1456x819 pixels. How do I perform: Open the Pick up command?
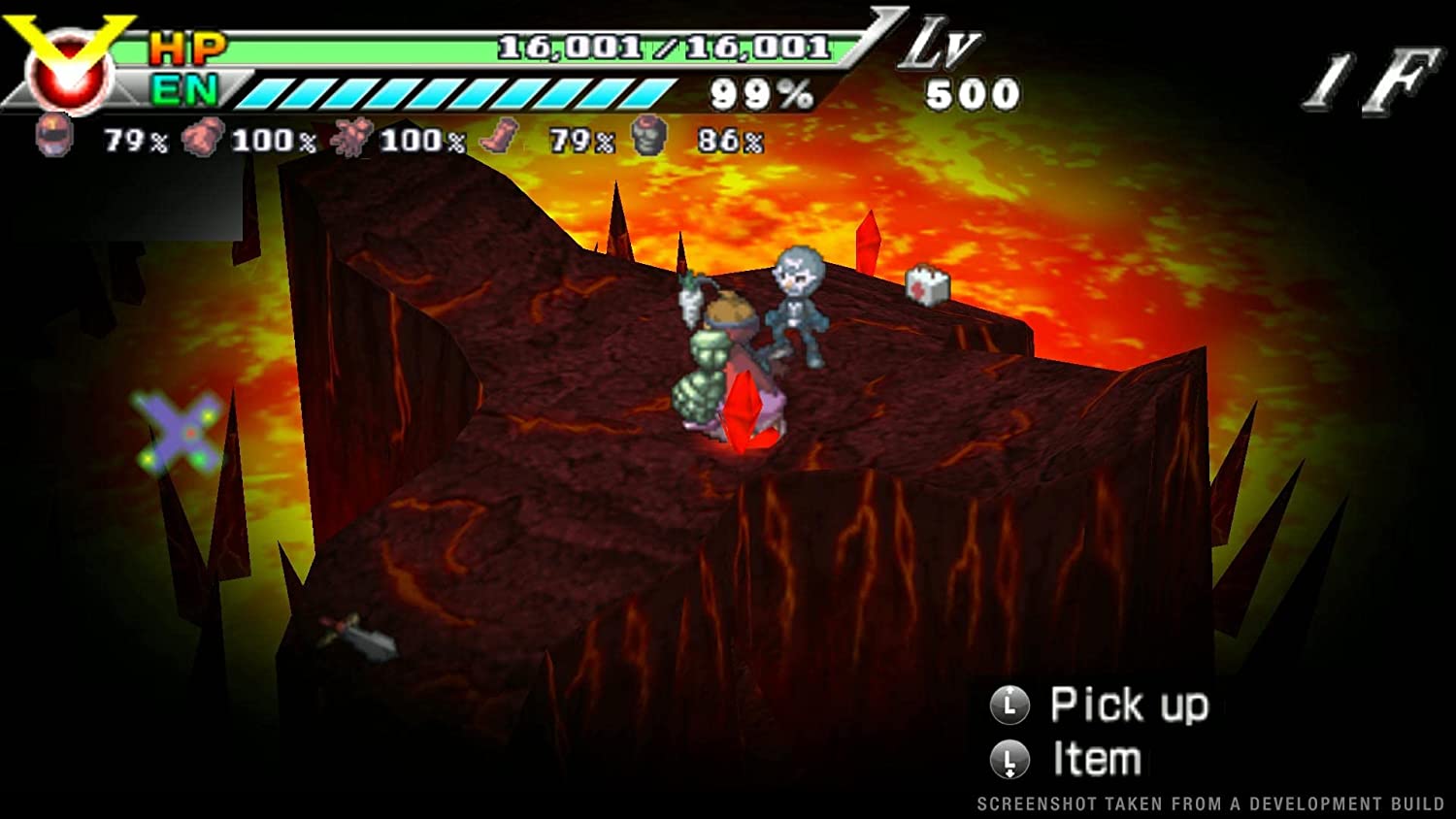[x=1129, y=706]
